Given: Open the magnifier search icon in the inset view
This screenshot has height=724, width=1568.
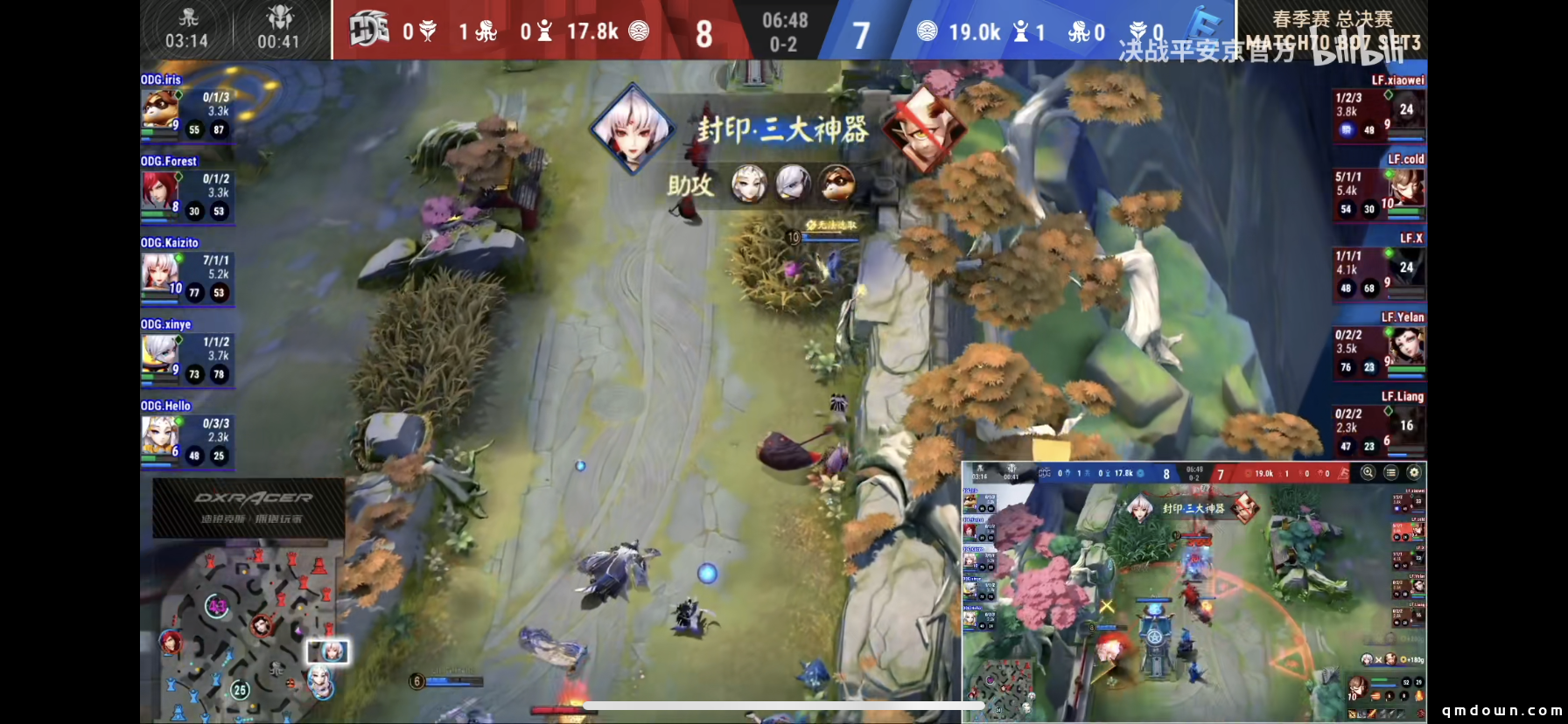Looking at the screenshot, I should point(1368,472).
